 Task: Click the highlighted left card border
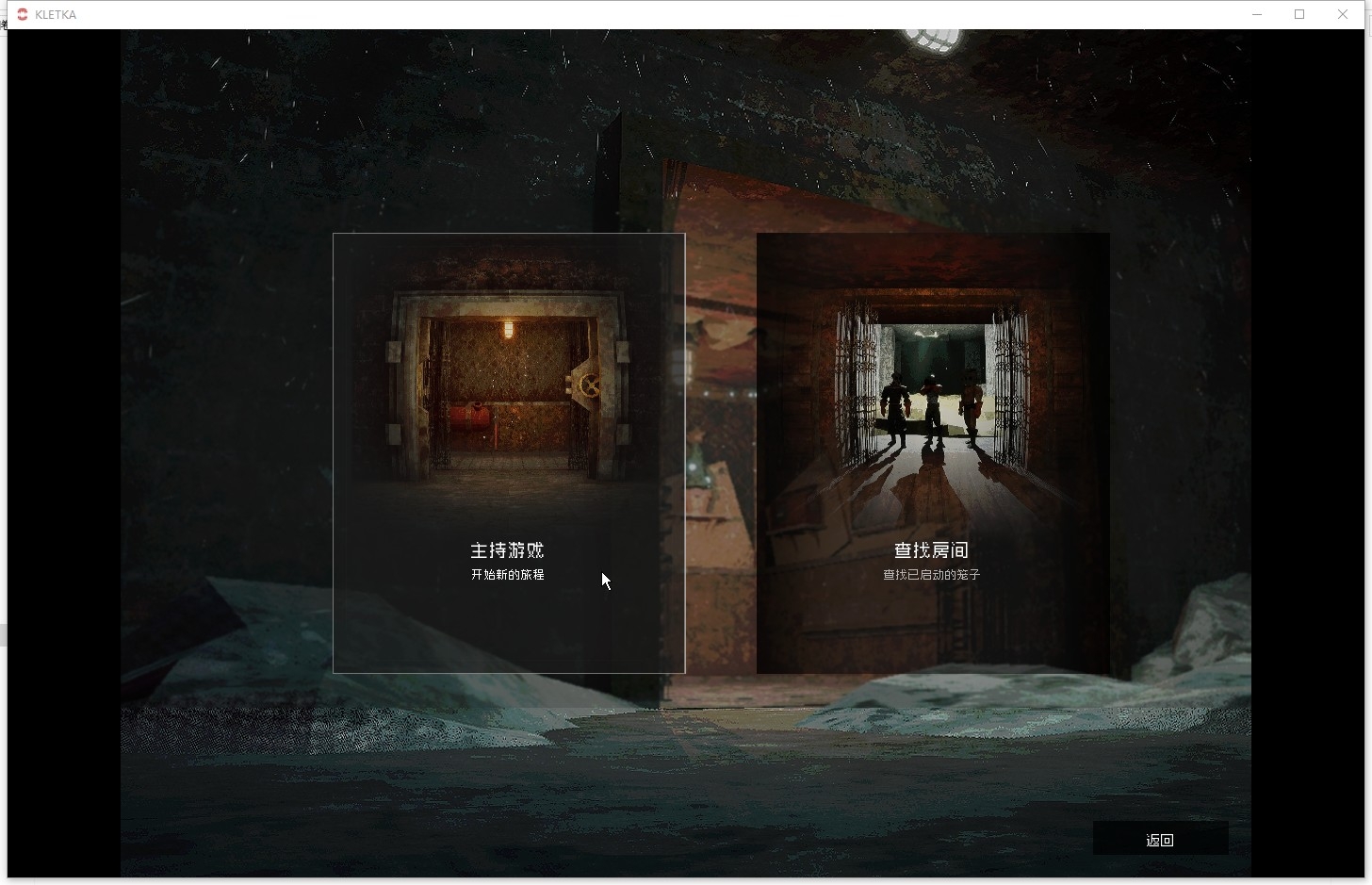coord(334,452)
